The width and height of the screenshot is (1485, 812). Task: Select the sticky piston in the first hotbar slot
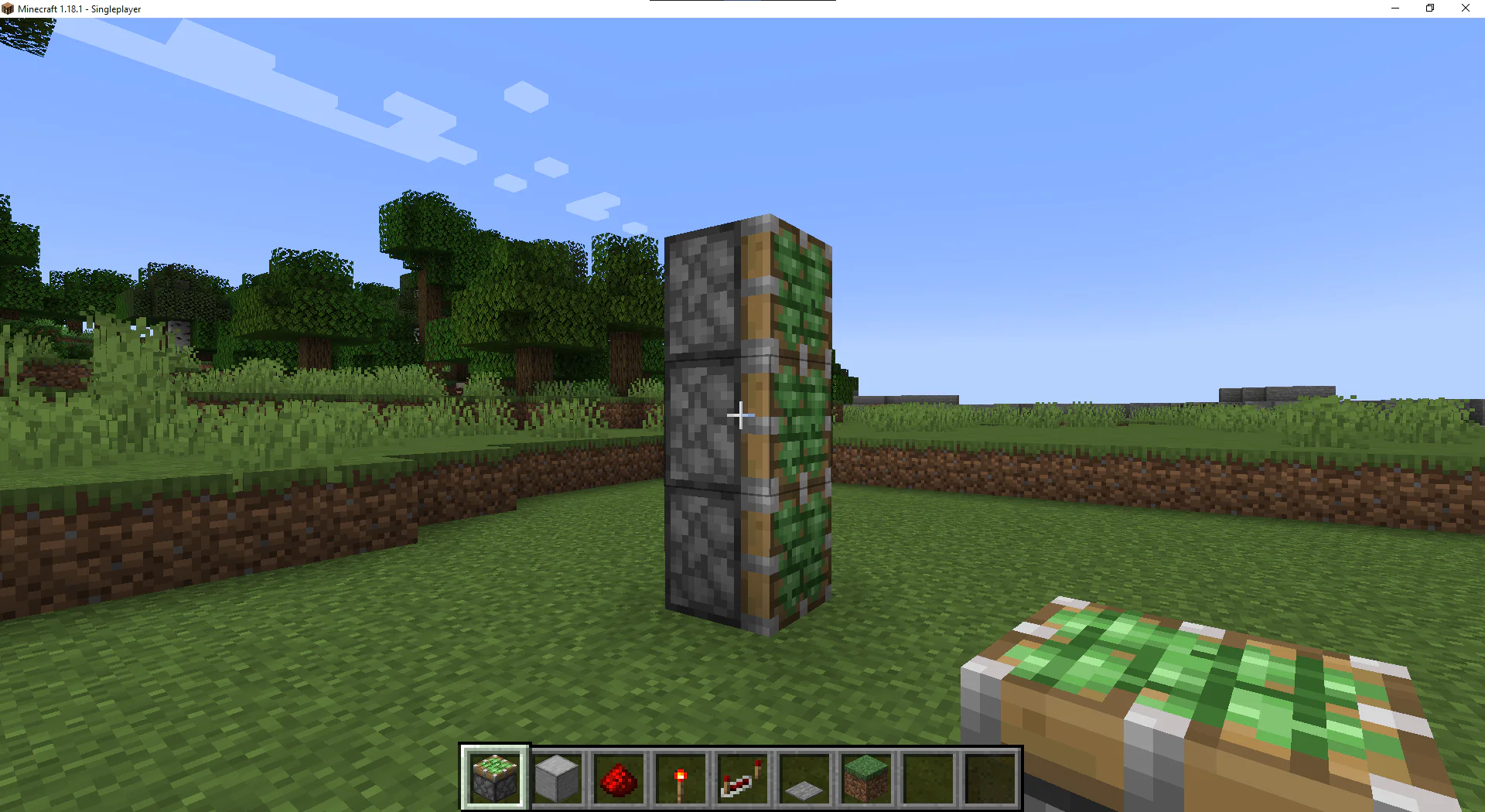tap(495, 777)
